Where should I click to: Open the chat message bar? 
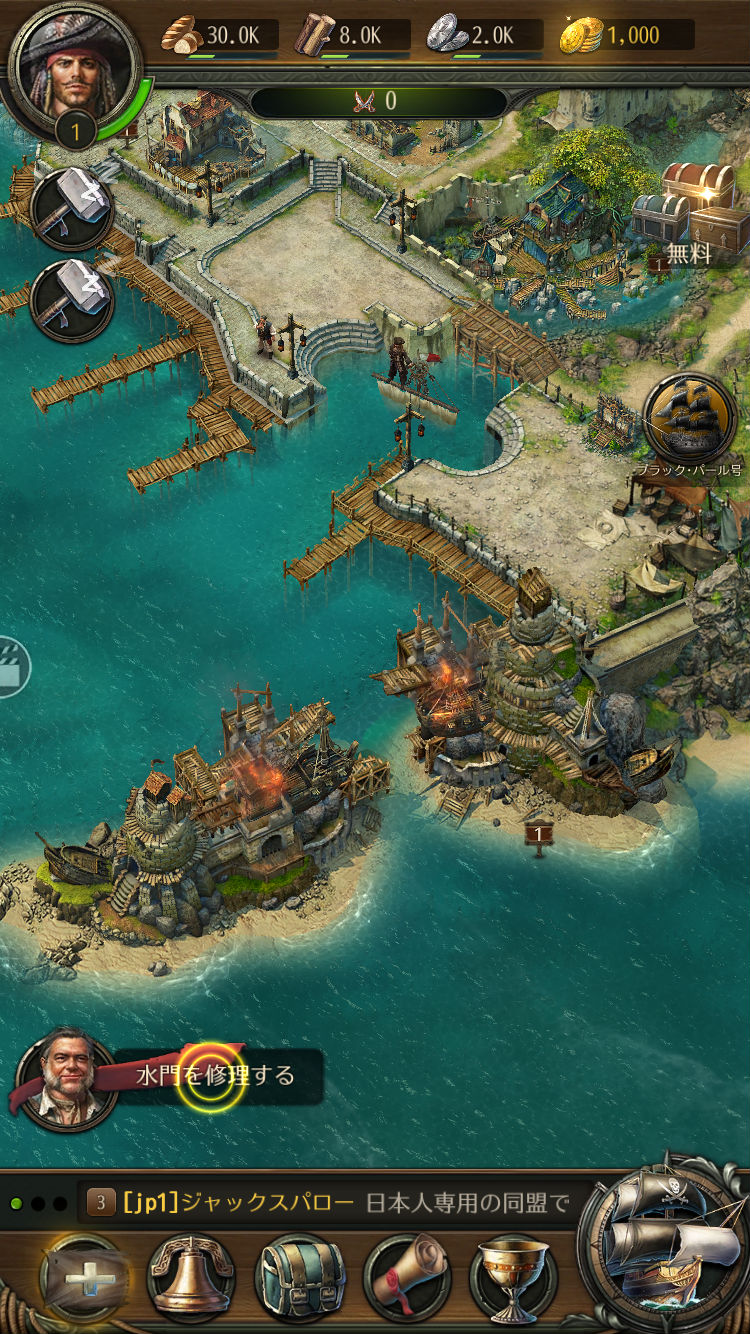tap(330, 1202)
